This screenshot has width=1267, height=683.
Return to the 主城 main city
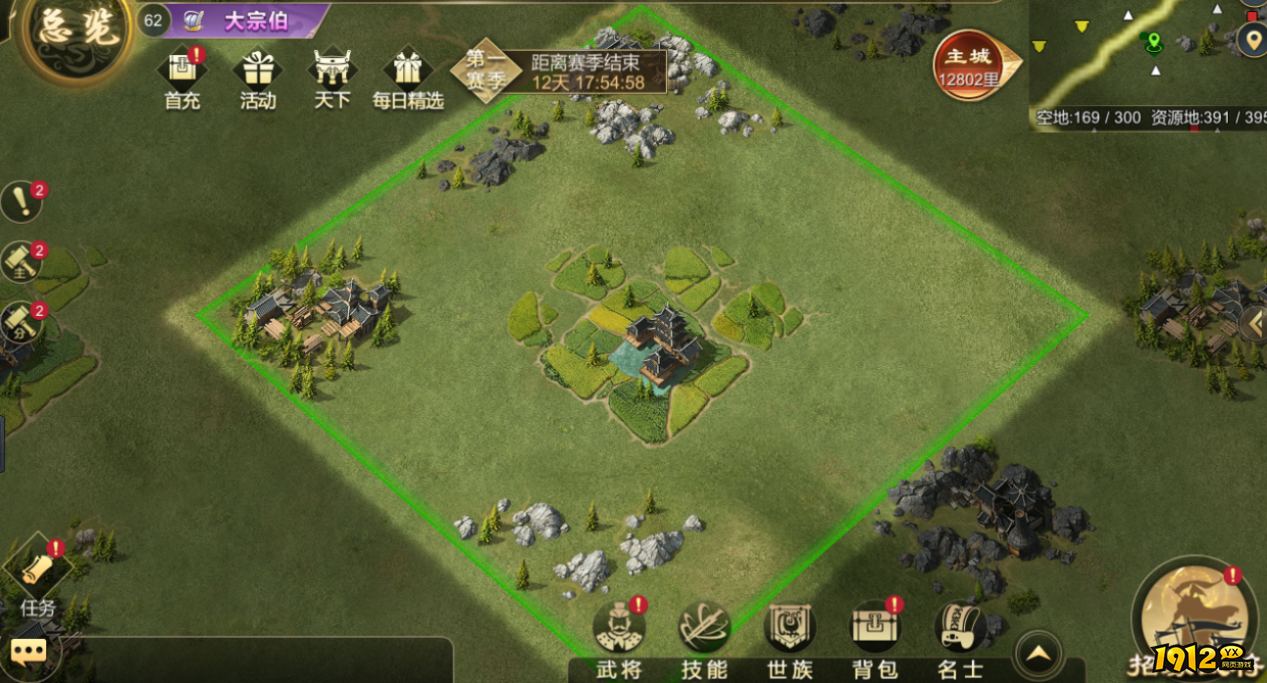coord(970,65)
